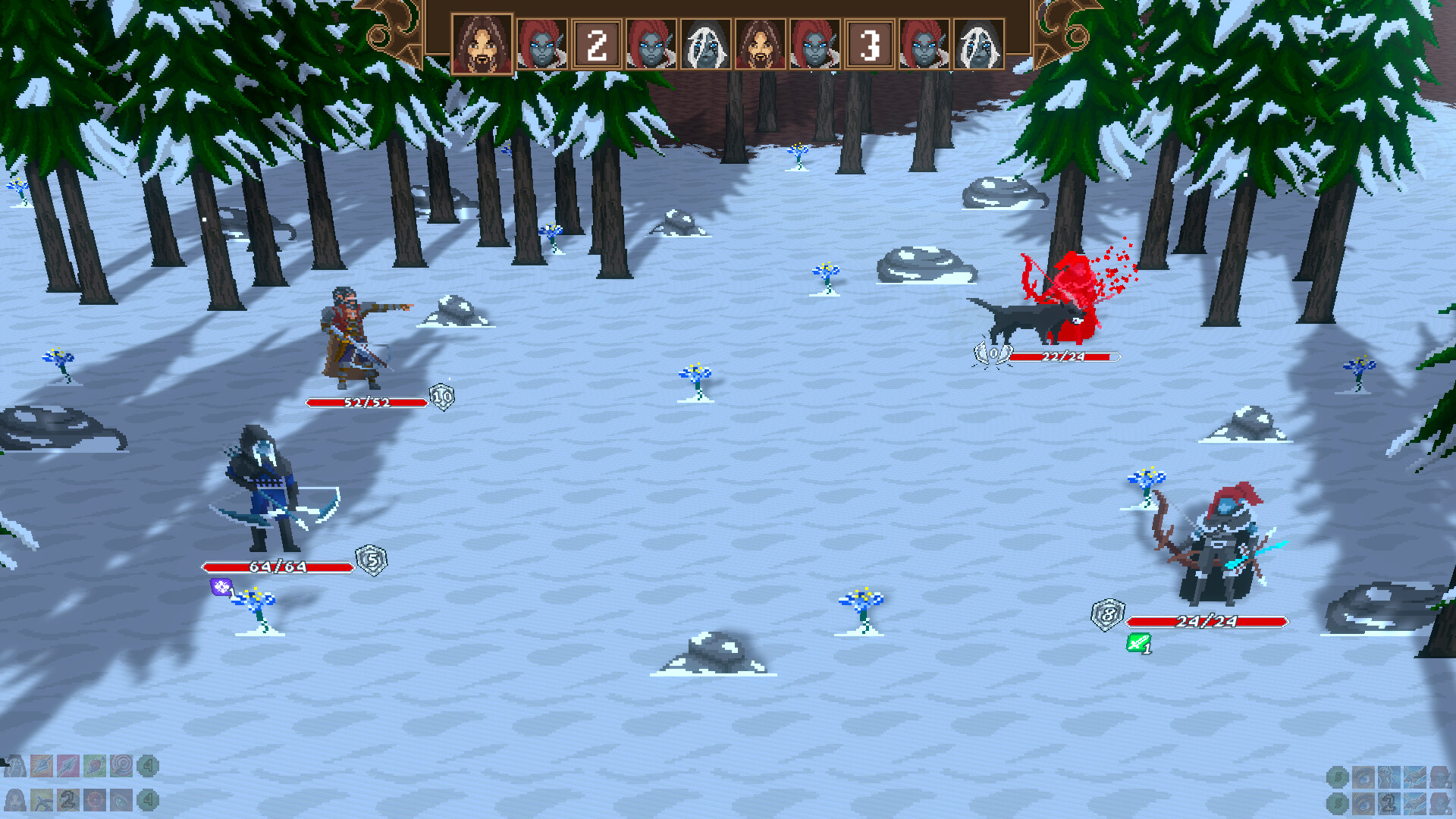Click the shield showing 0 next to black wolf

(x=992, y=353)
